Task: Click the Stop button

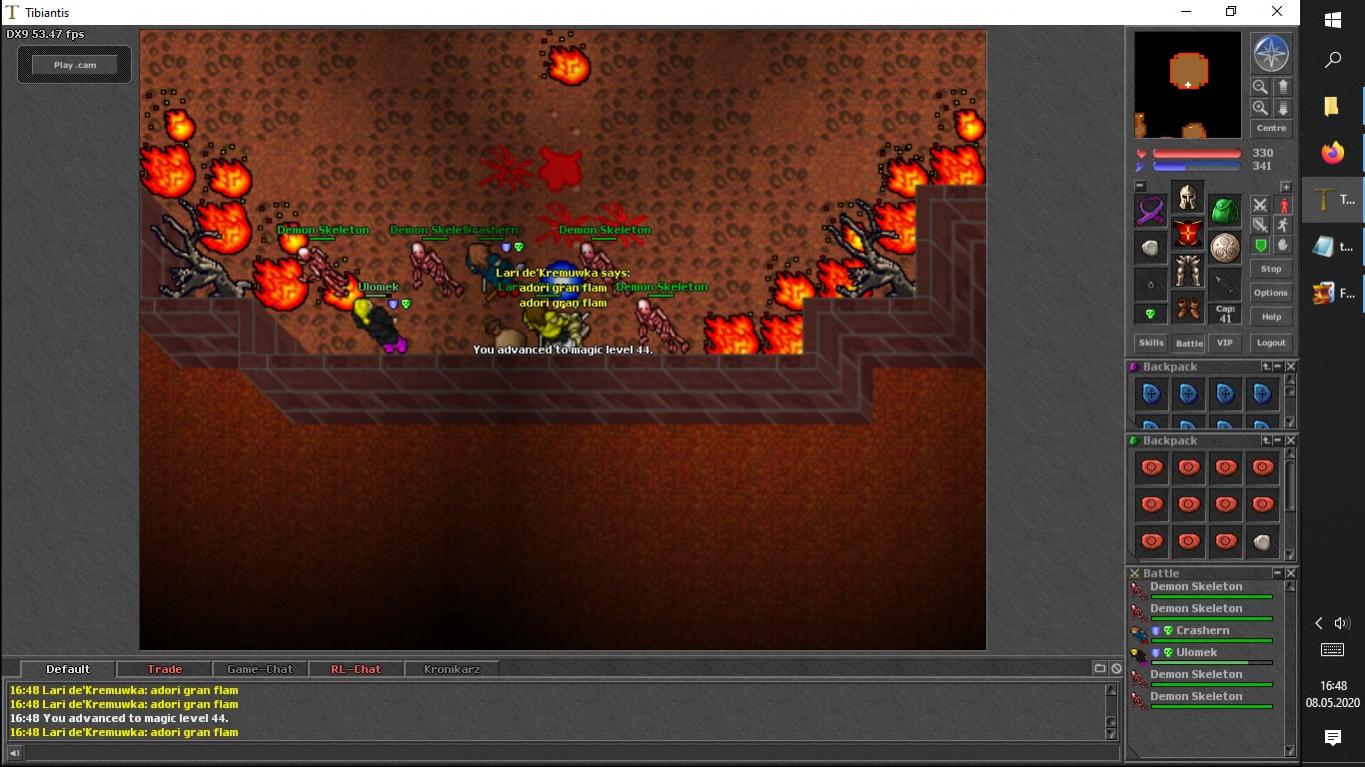Action: 1271,269
